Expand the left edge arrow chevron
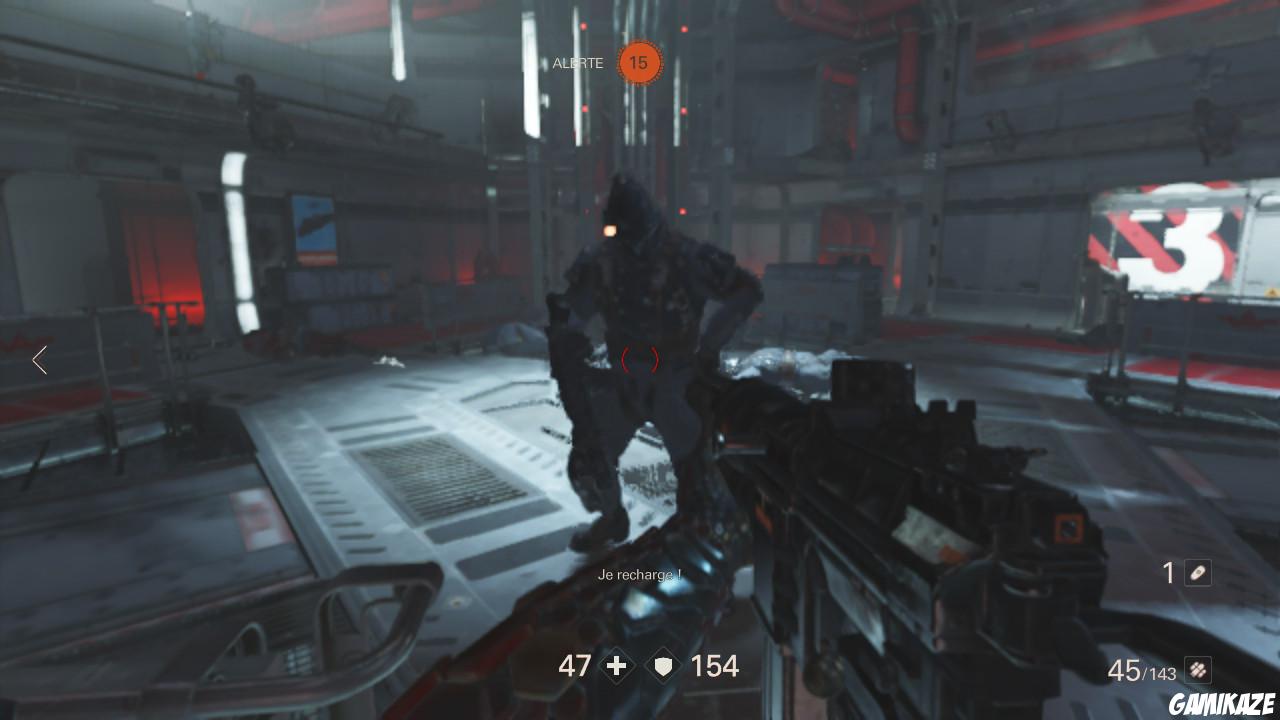The height and width of the screenshot is (720, 1280). pyautogui.click(x=39, y=360)
